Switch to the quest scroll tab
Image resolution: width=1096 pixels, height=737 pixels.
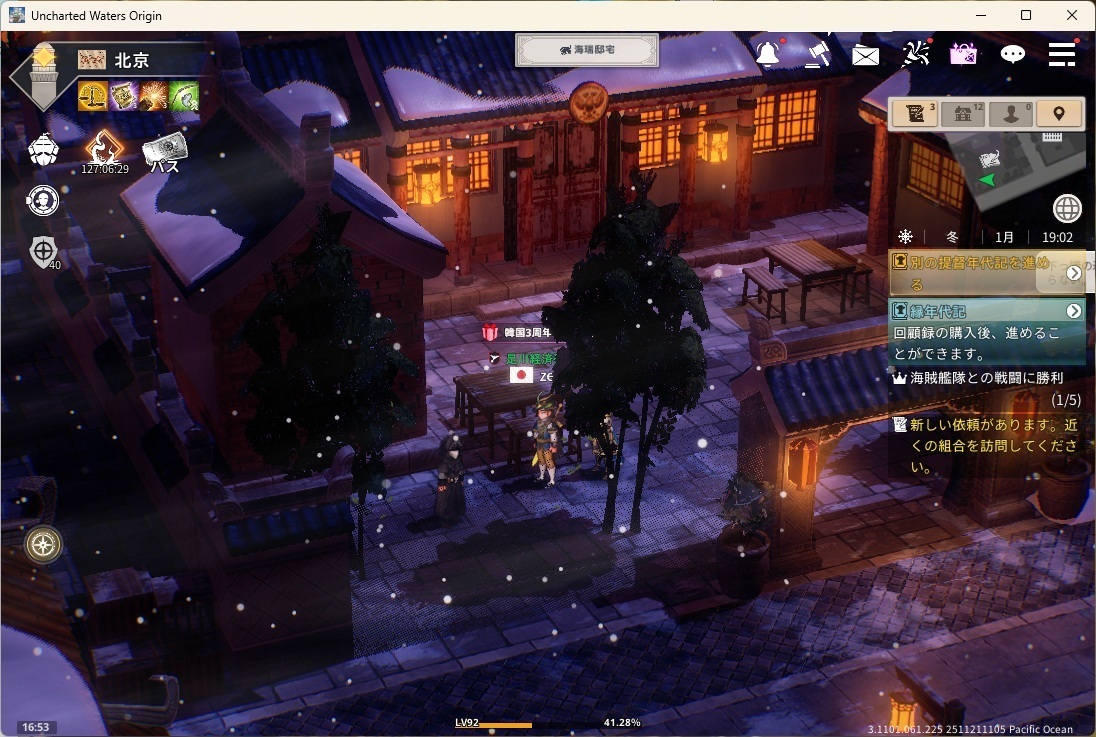point(915,114)
